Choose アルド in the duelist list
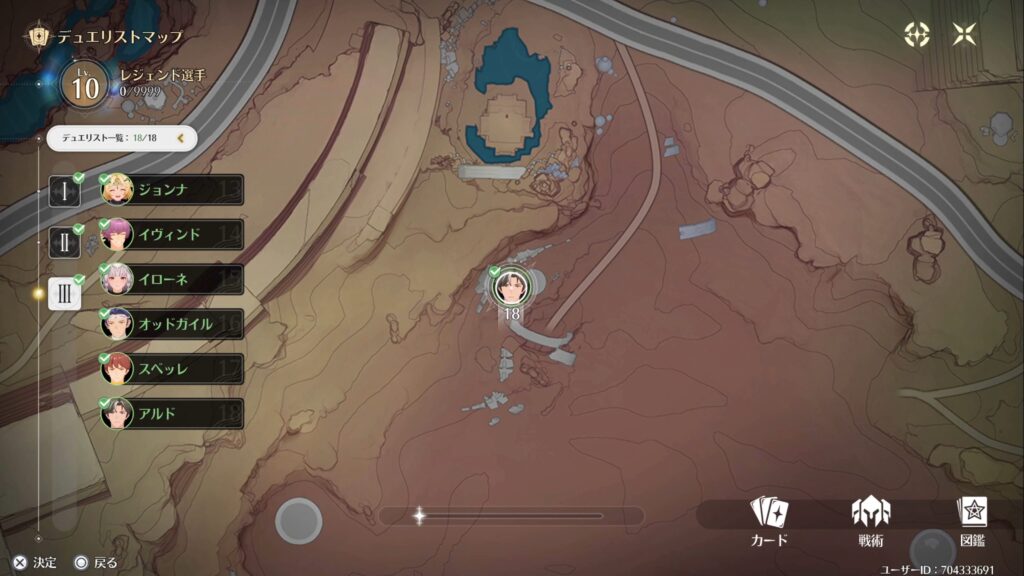Viewport: 1024px width, 576px height. [172, 413]
